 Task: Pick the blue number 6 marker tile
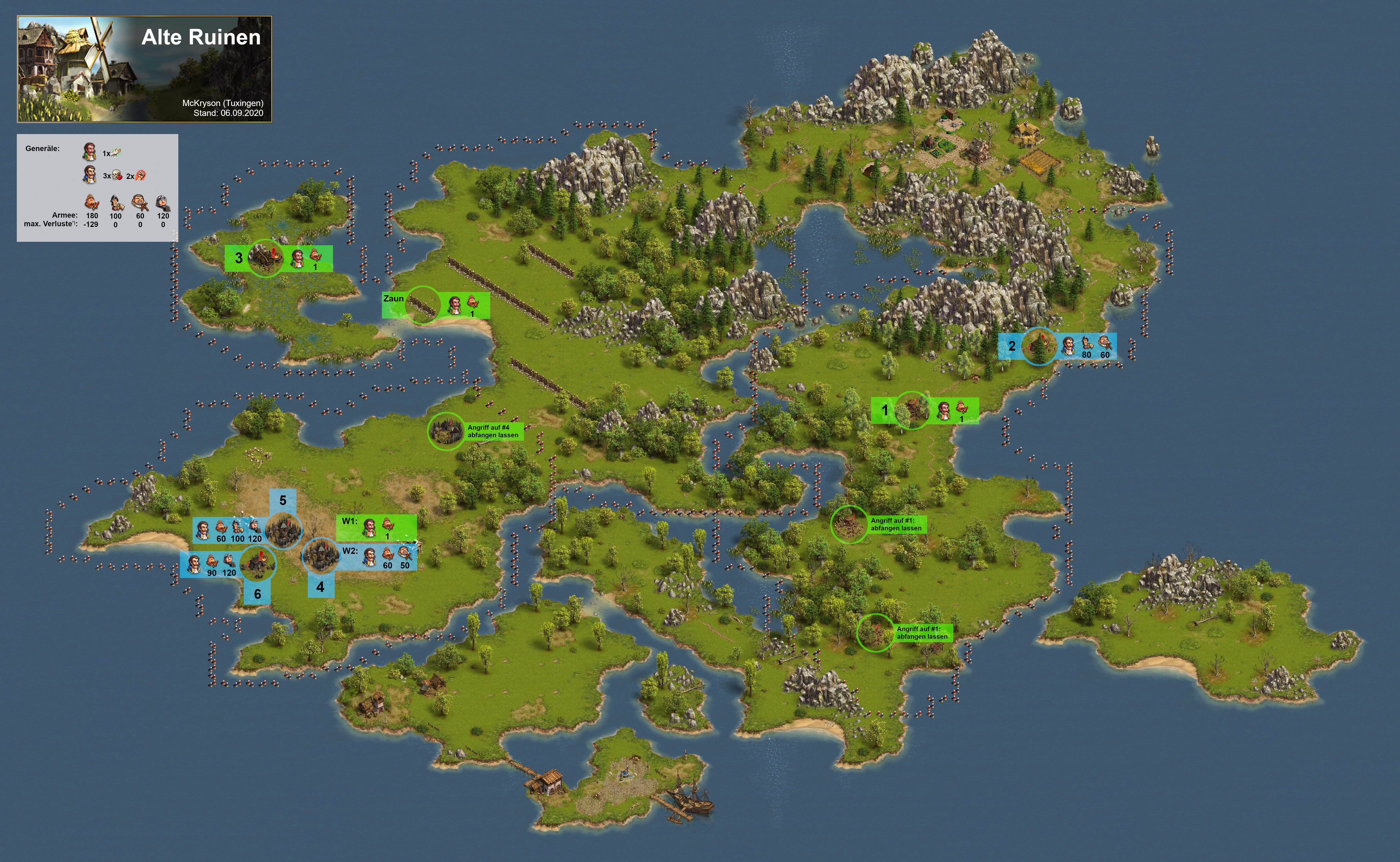tap(258, 594)
